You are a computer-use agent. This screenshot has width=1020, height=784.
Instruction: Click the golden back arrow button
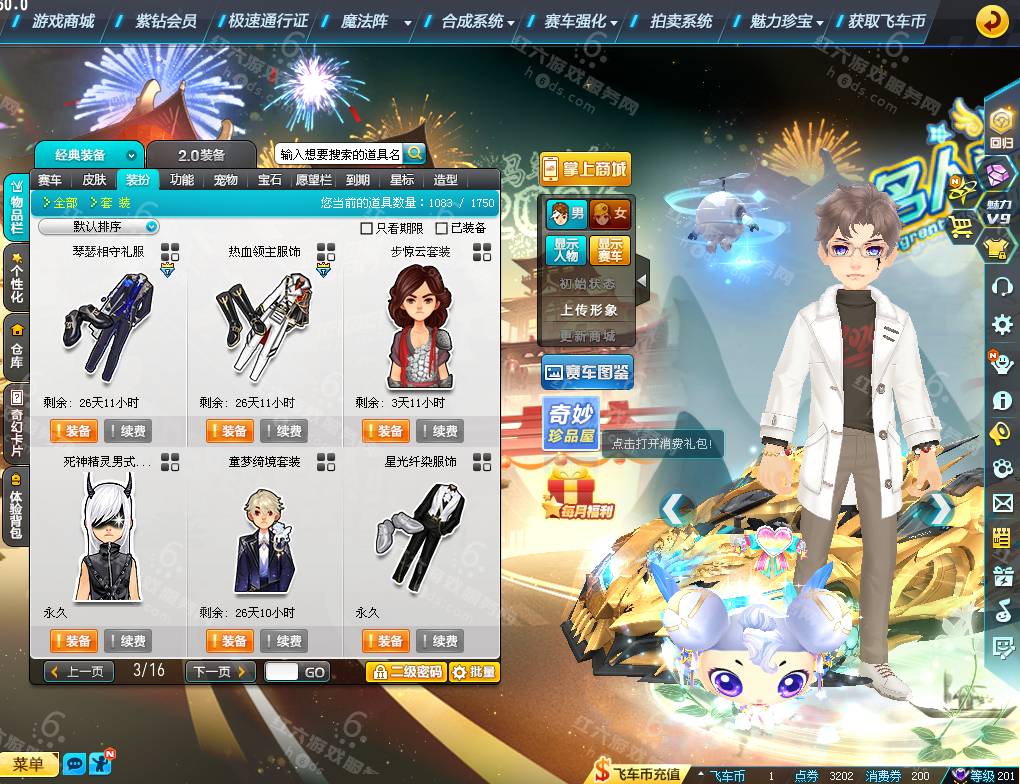click(x=991, y=21)
